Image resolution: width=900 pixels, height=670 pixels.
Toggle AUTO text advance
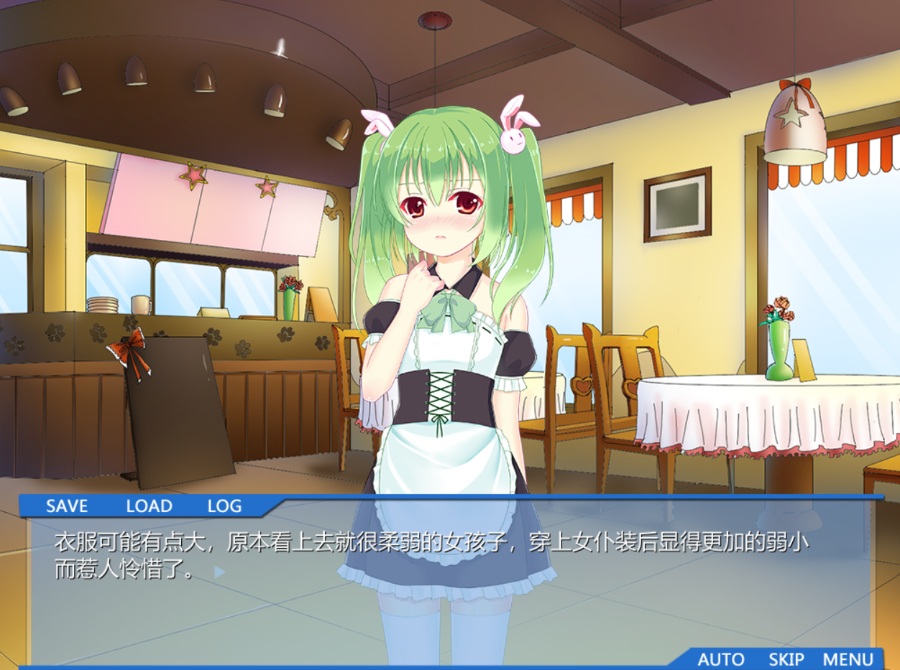coord(720,659)
